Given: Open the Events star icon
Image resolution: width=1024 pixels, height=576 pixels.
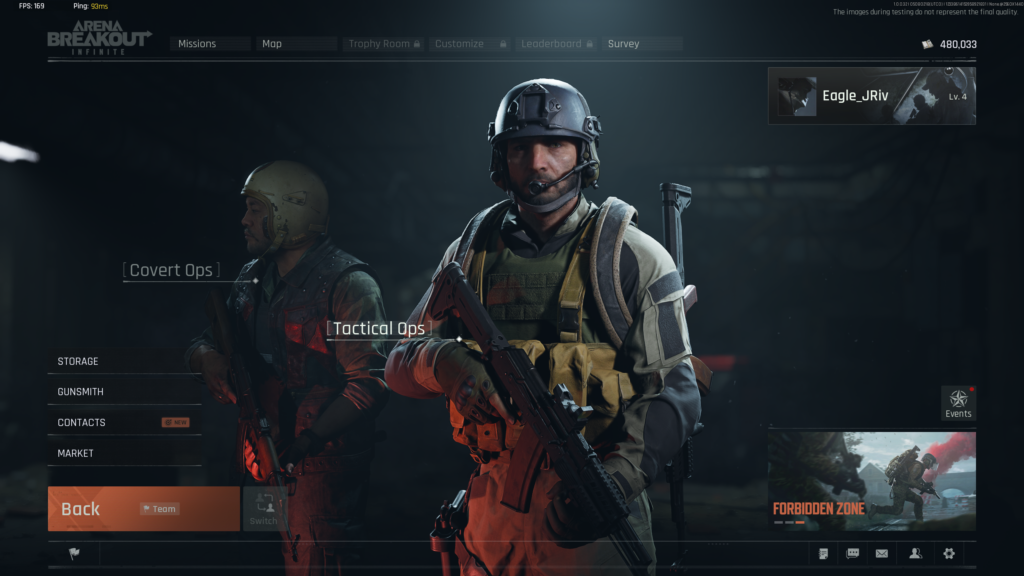Looking at the screenshot, I should click(x=958, y=402).
